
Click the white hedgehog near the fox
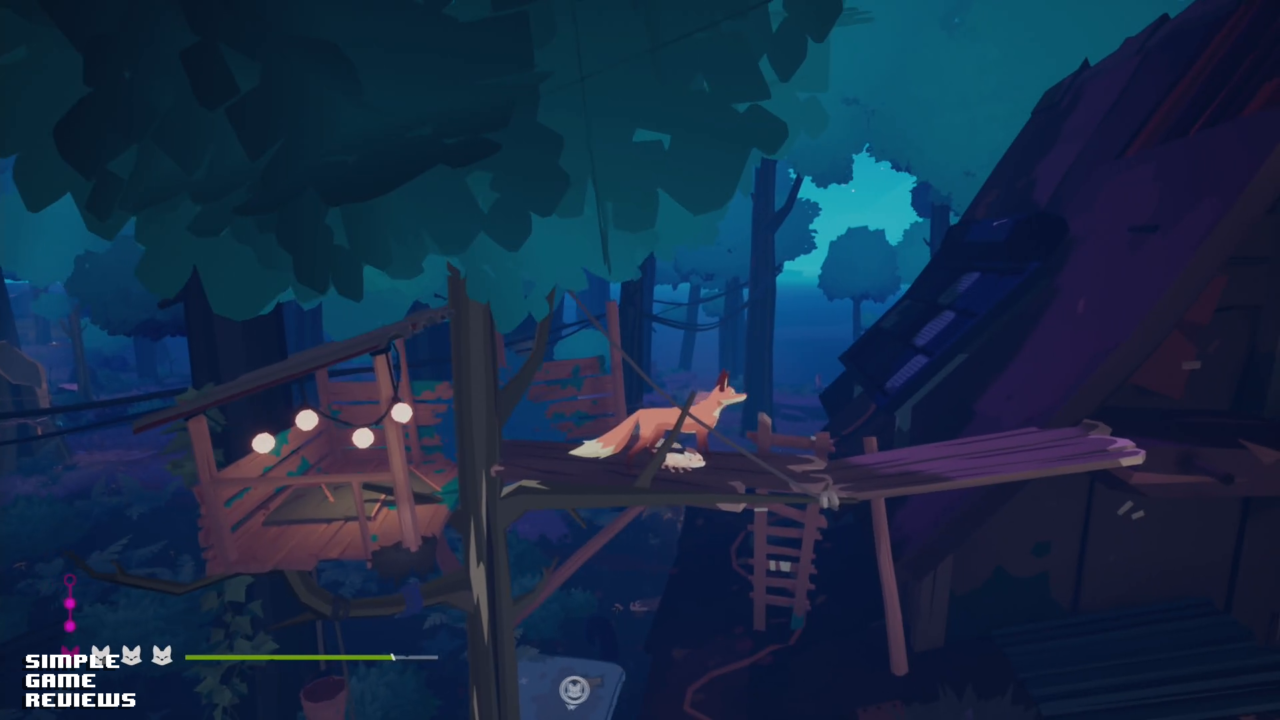coord(684,459)
